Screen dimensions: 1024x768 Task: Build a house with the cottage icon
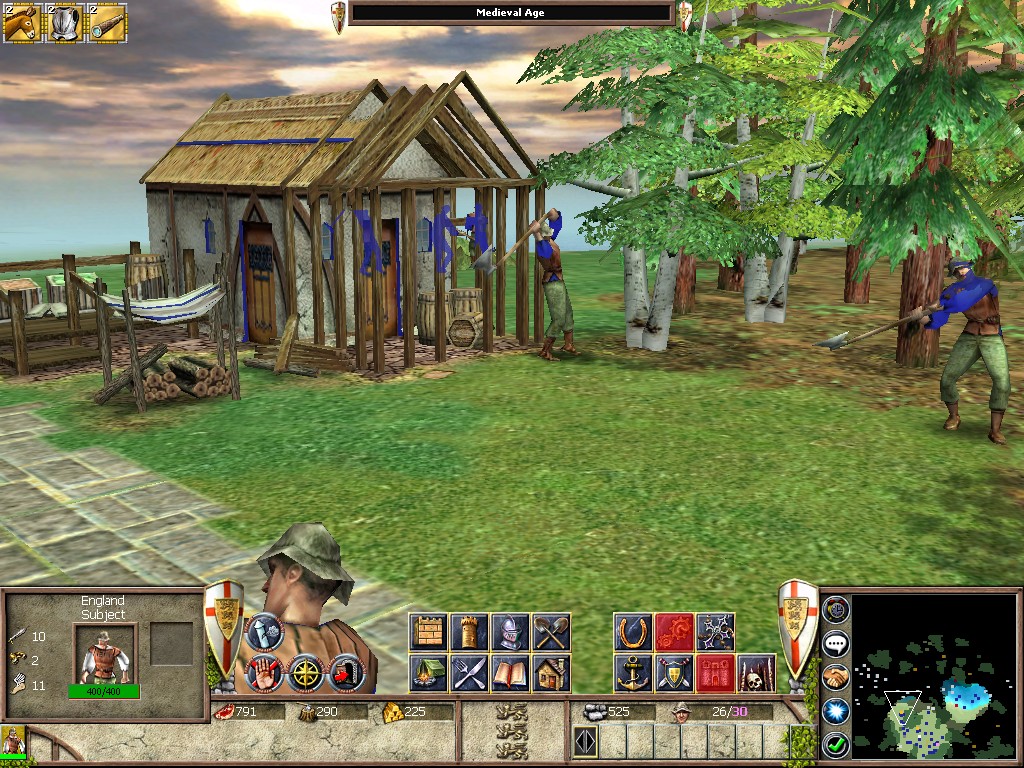[x=550, y=673]
